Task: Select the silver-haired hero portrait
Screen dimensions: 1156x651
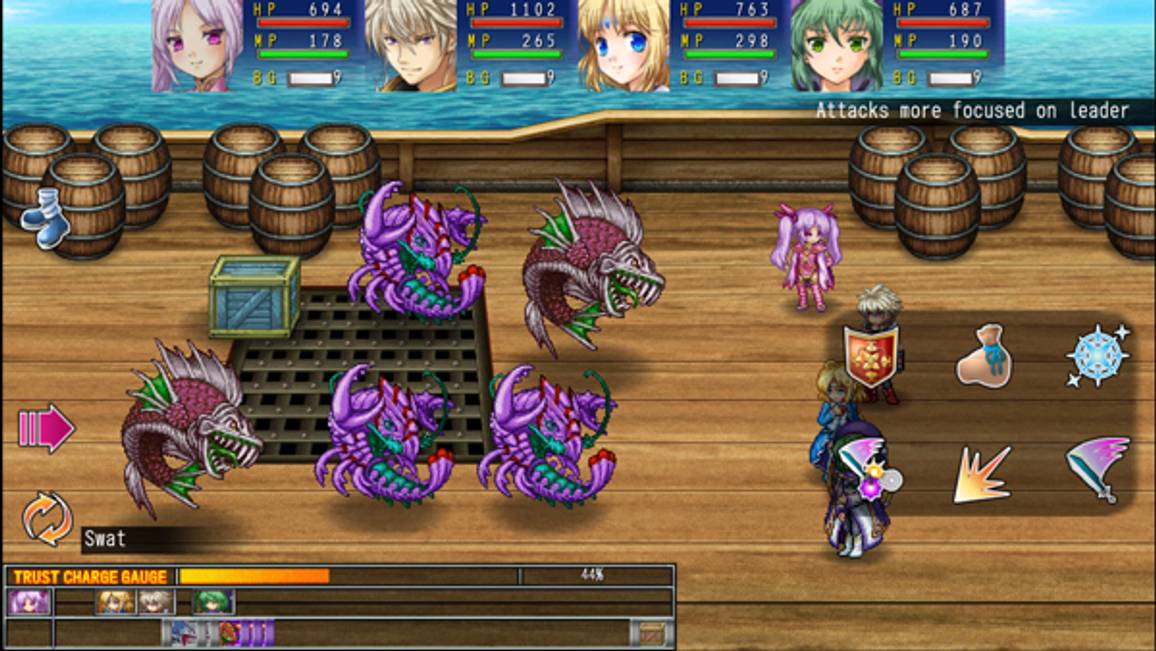Action: [410, 46]
